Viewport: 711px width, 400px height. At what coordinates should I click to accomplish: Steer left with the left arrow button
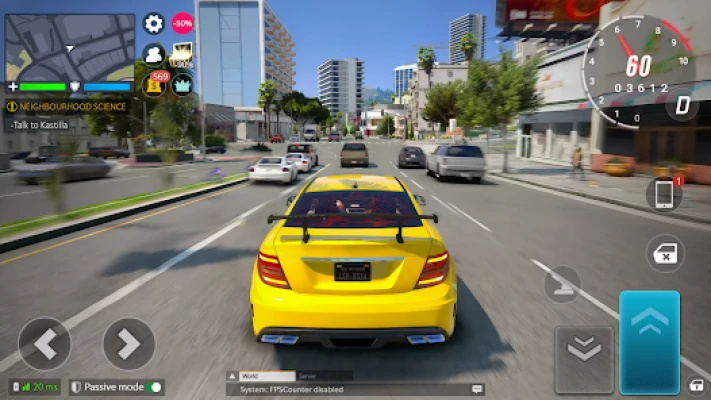[45, 344]
